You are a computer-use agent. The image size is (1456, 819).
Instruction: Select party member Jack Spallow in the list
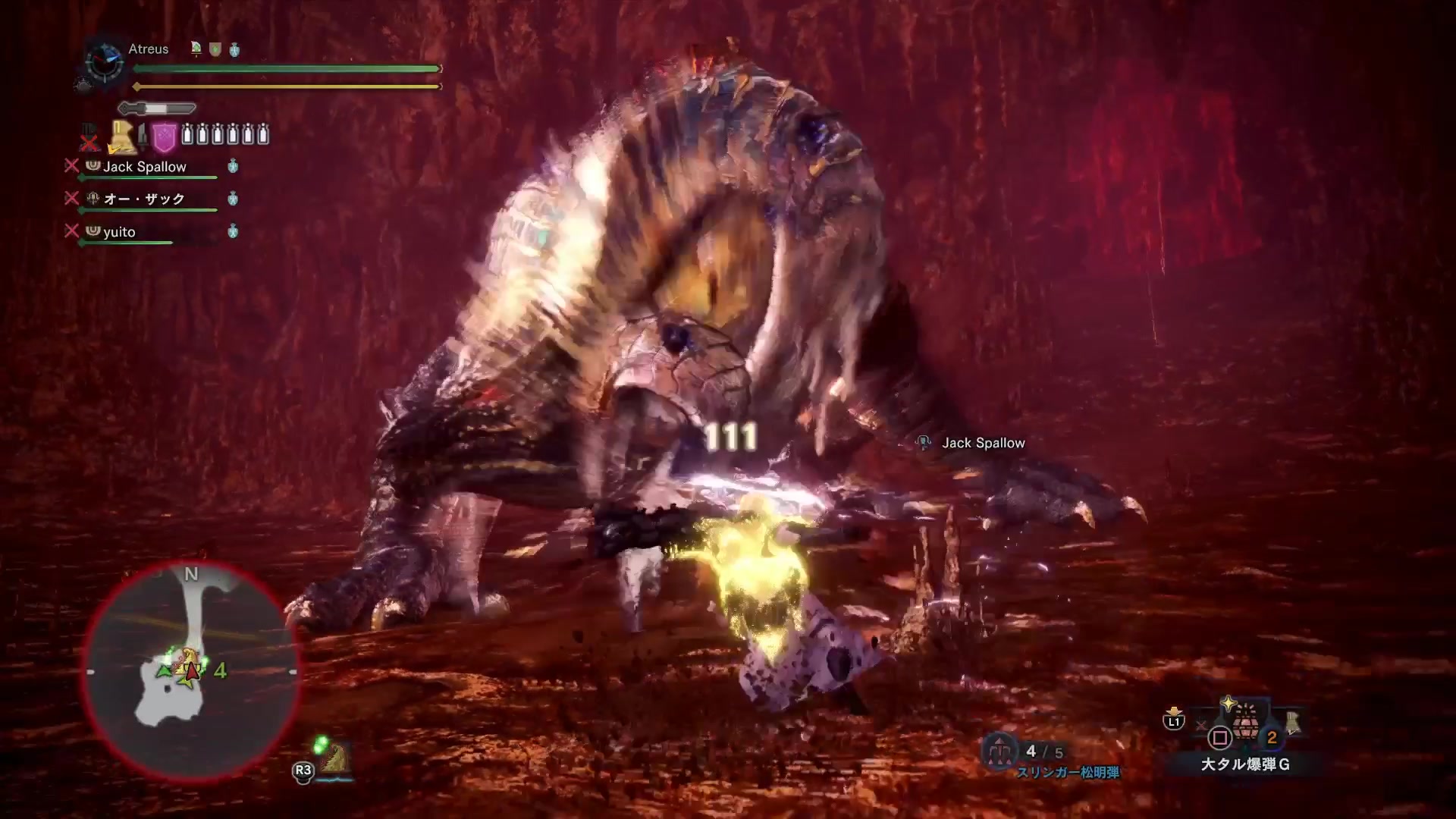[144, 167]
